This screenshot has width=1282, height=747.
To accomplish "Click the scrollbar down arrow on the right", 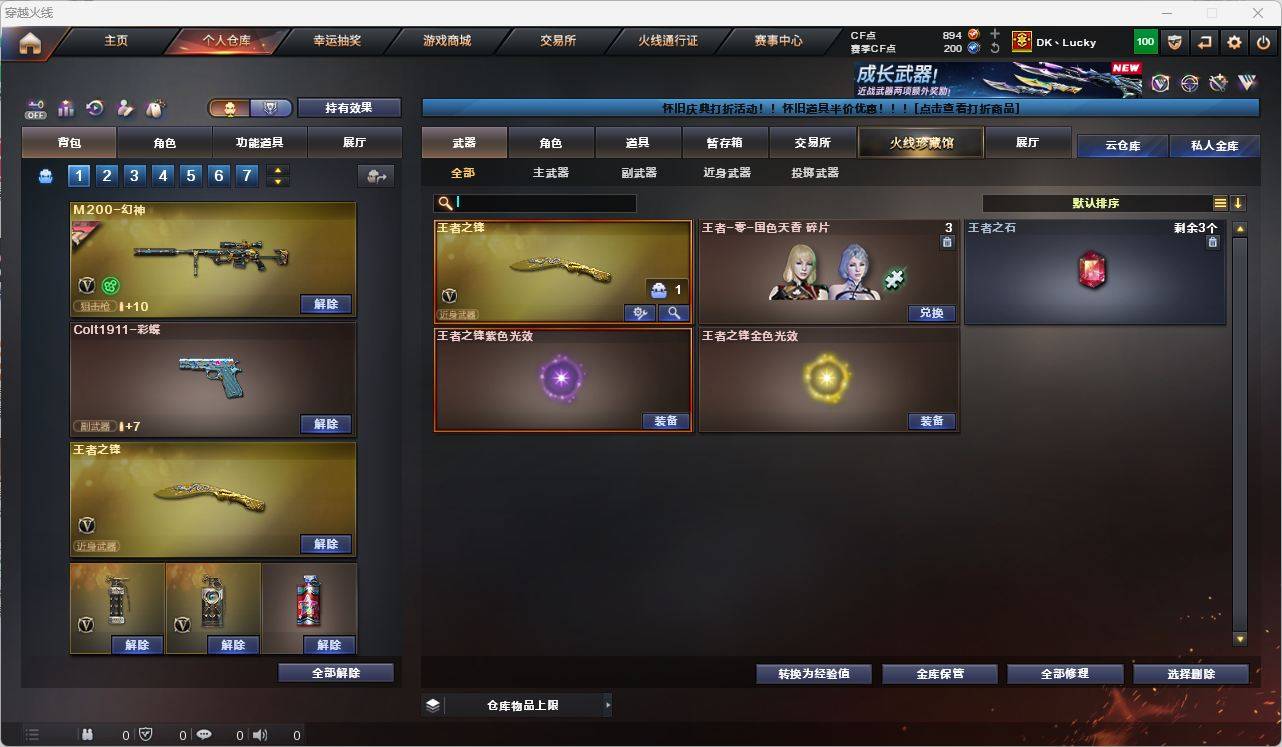I will 1239,638.
